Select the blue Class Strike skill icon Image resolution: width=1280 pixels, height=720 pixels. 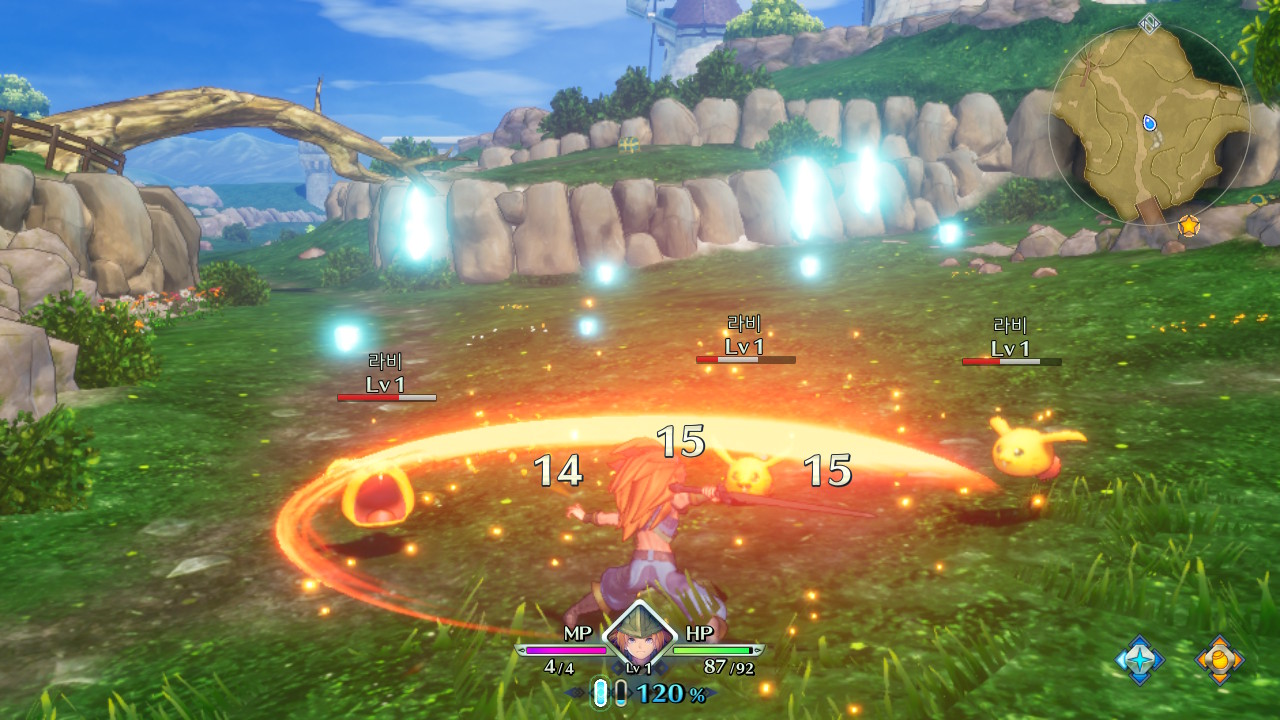(x=1138, y=659)
